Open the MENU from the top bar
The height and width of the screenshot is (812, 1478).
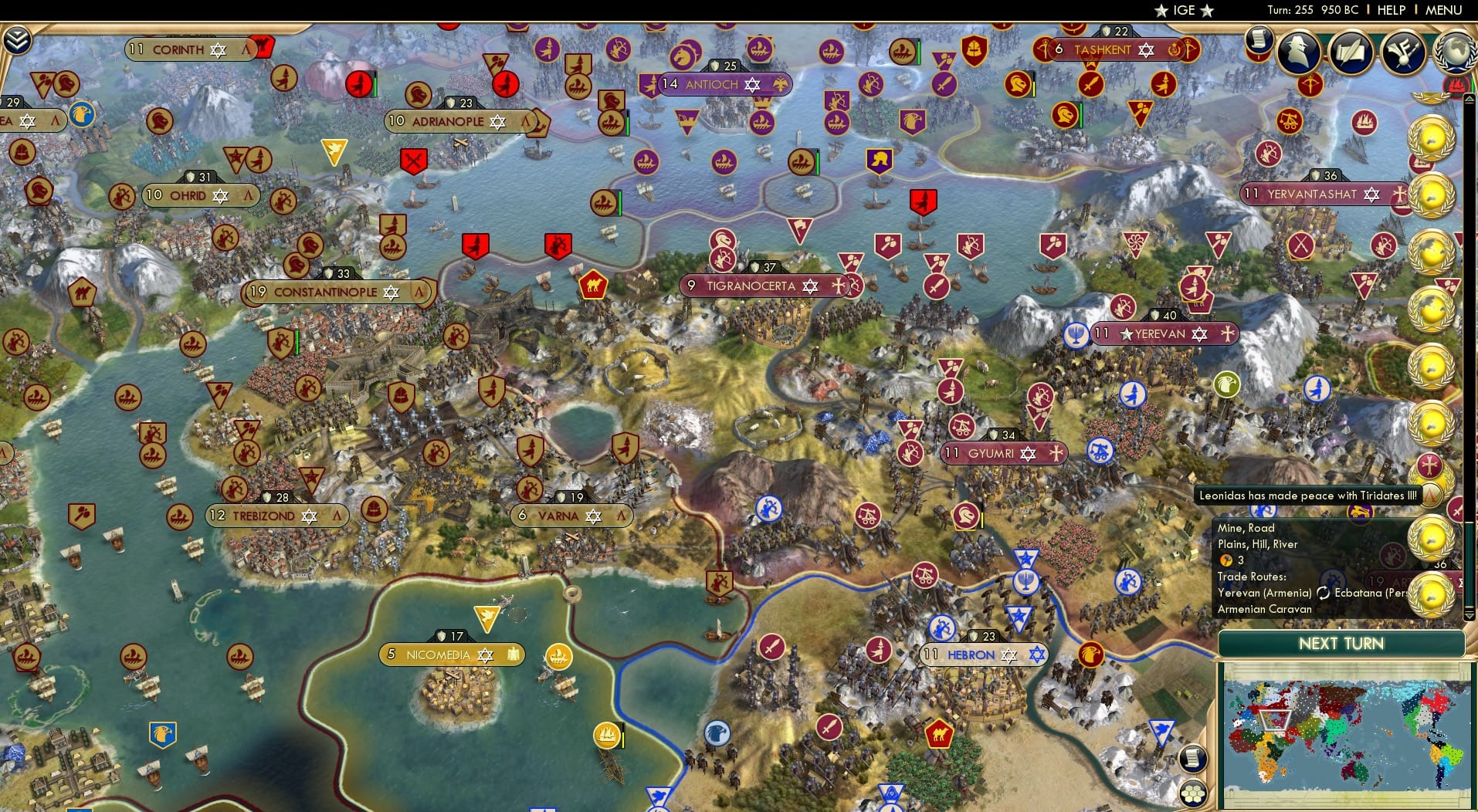tap(1446, 10)
